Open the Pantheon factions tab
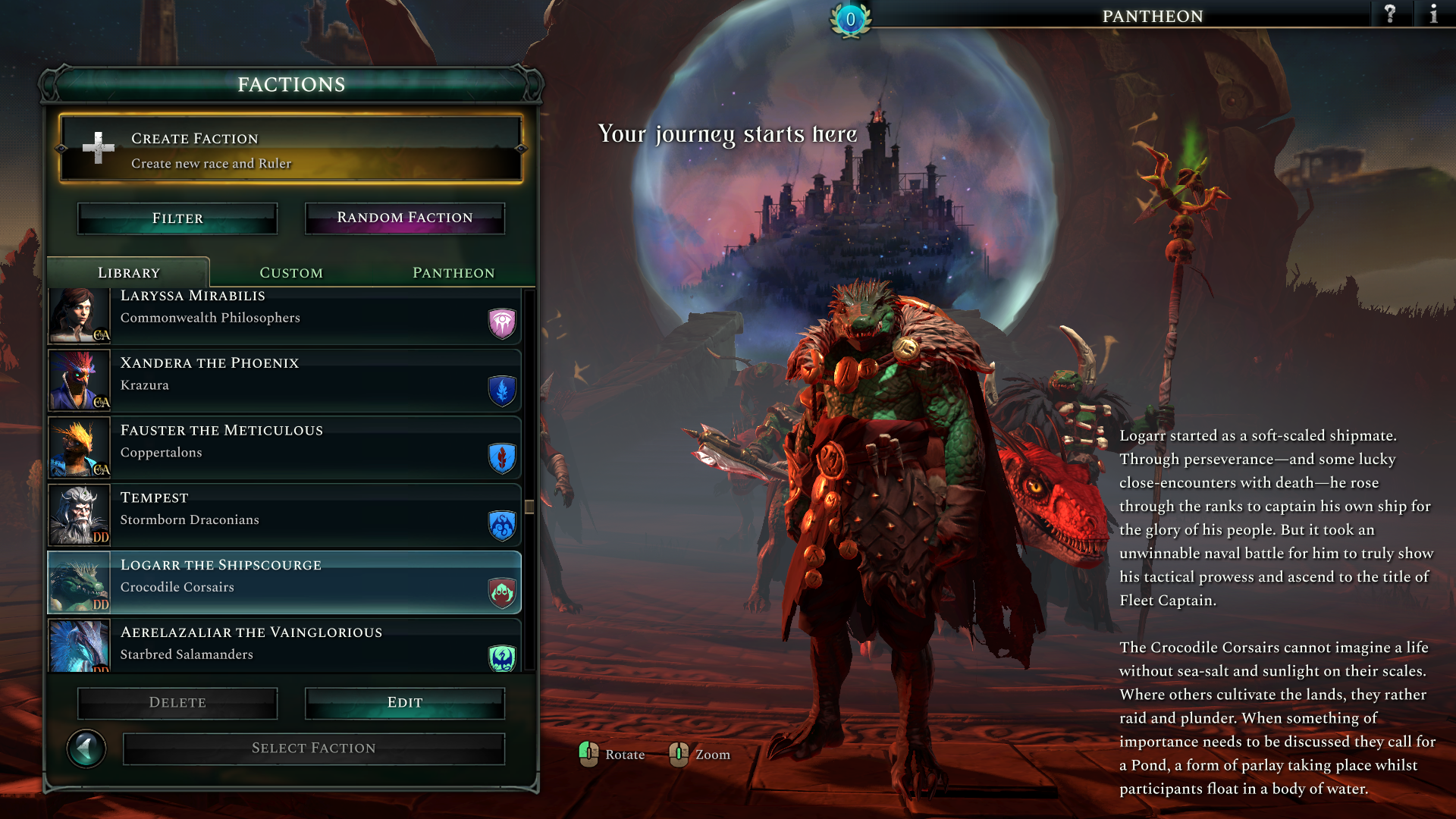Viewport: 1456px width, 819px height. point(453,273)
